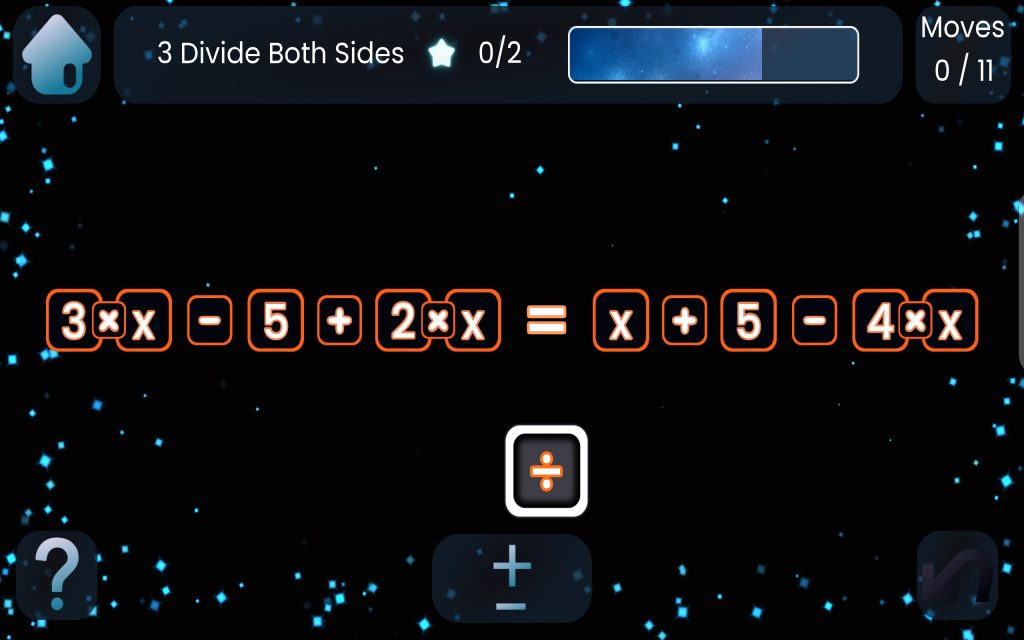The width and height of the screenshot is (1024, 640).
Task: Tap the 4×x term tile
Action: (x=915, y=321)
